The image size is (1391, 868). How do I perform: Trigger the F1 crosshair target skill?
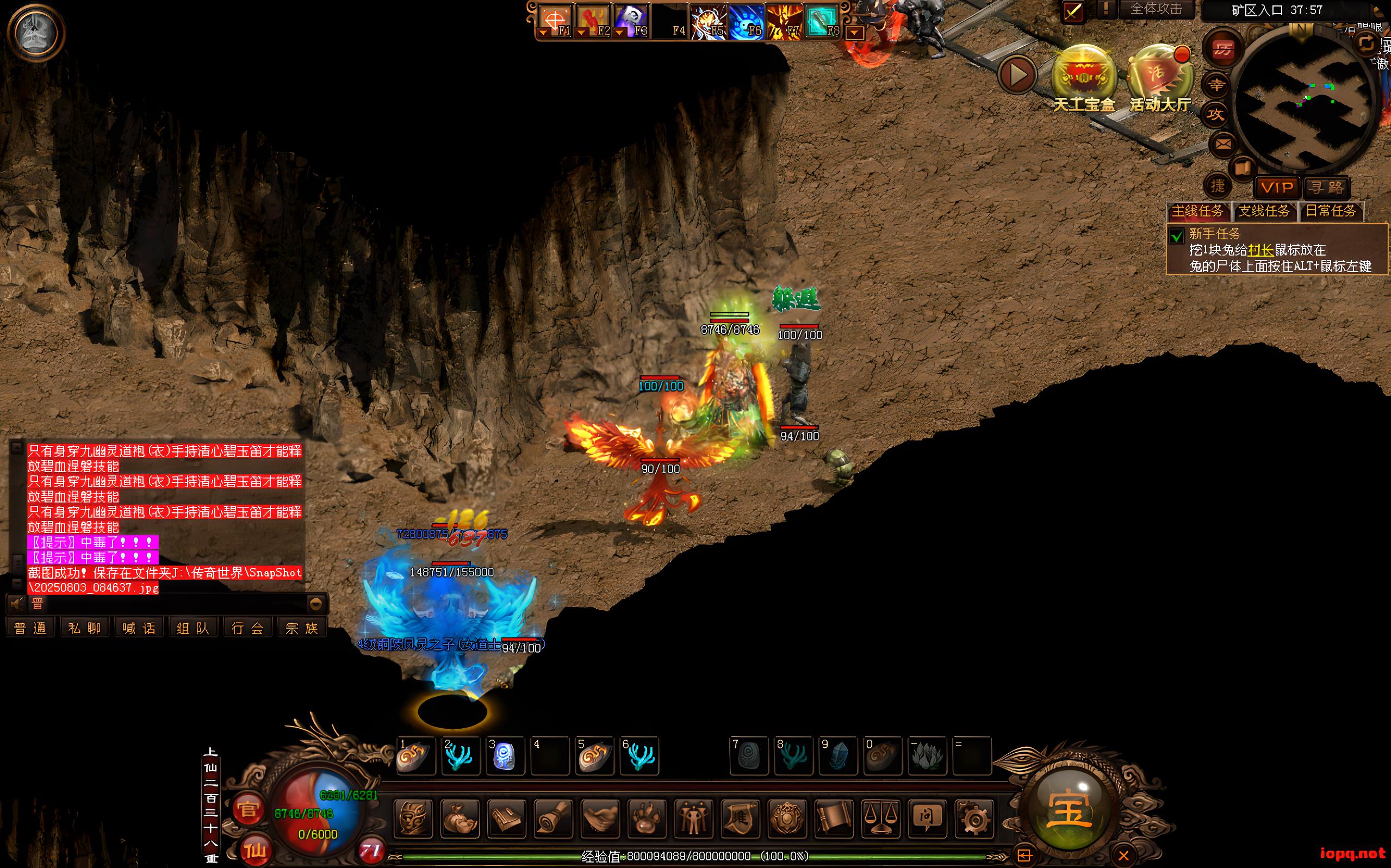click(x=554, y=22)
